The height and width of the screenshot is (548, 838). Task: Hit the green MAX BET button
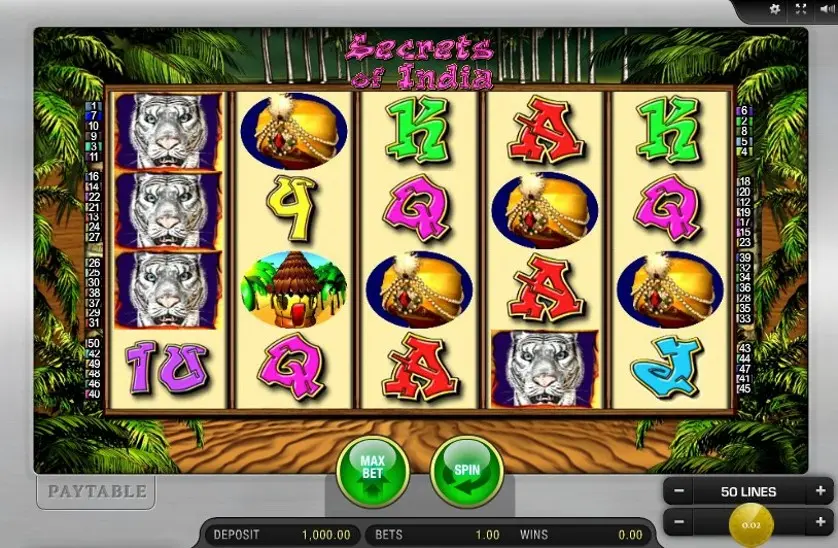(372, 469)
